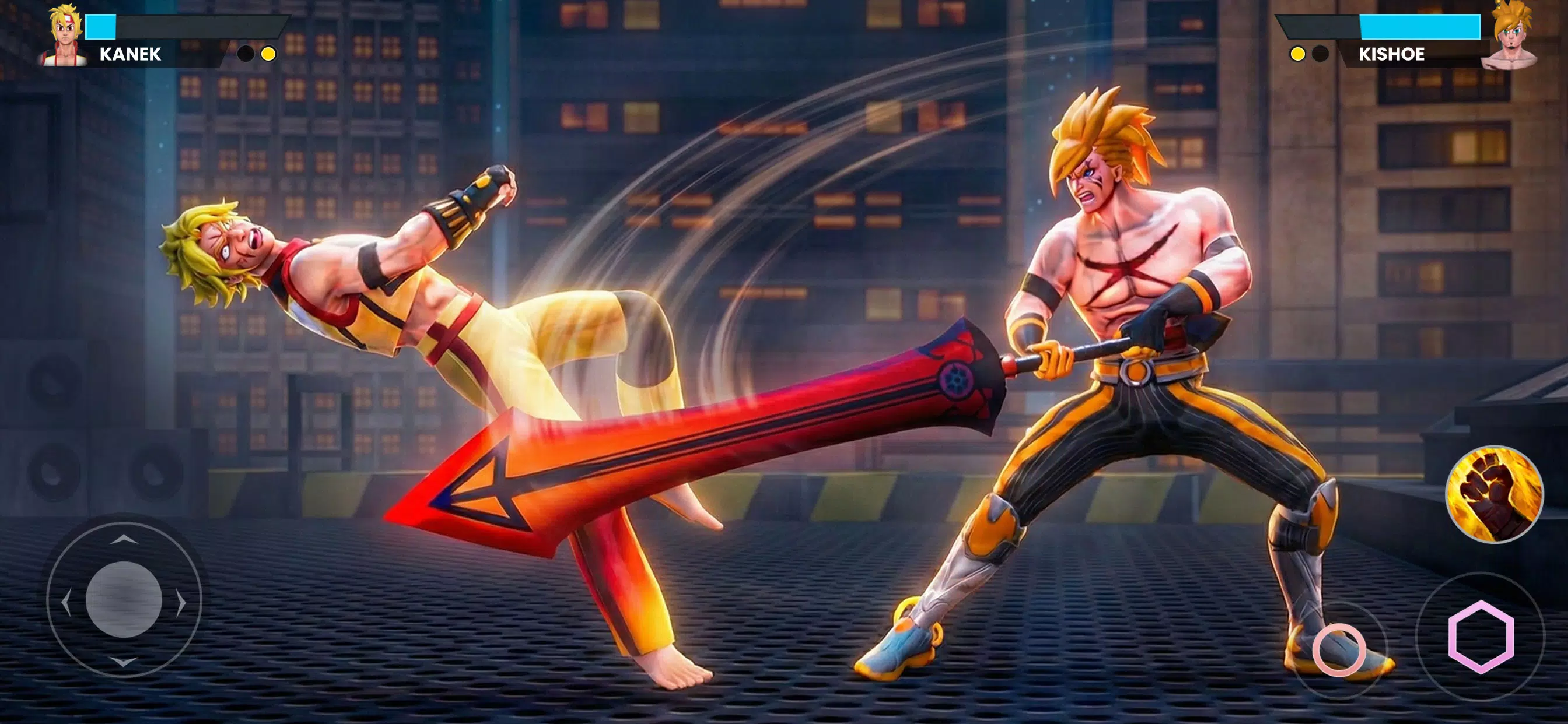Tap Kanek's fighter mid-knockback animation

coord(395,304)
